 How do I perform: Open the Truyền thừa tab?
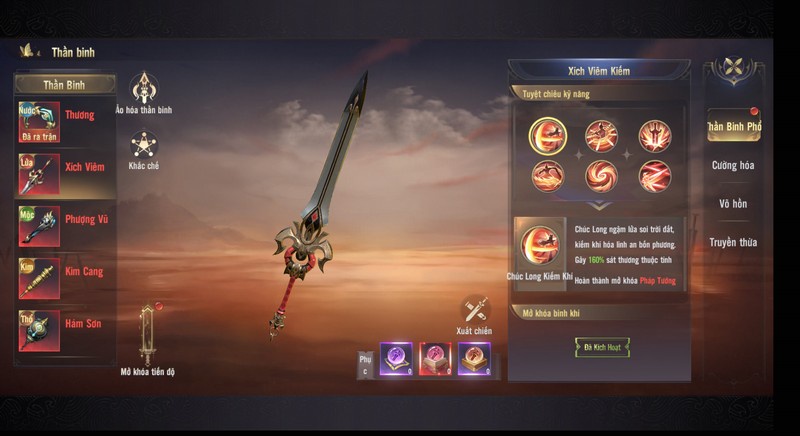tap(733, 242)
